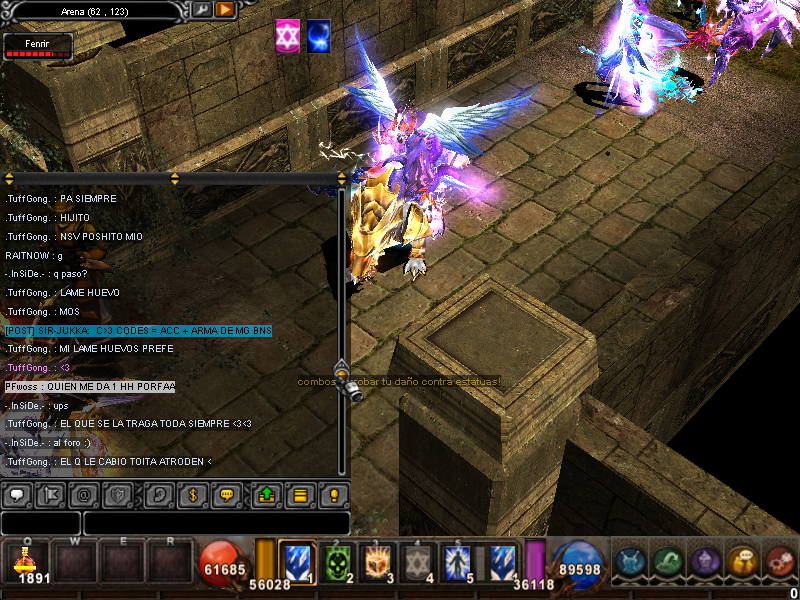Click the yellow speech bubble button
The width and height of the screenshot is (800, 600).
pos(226,494)
